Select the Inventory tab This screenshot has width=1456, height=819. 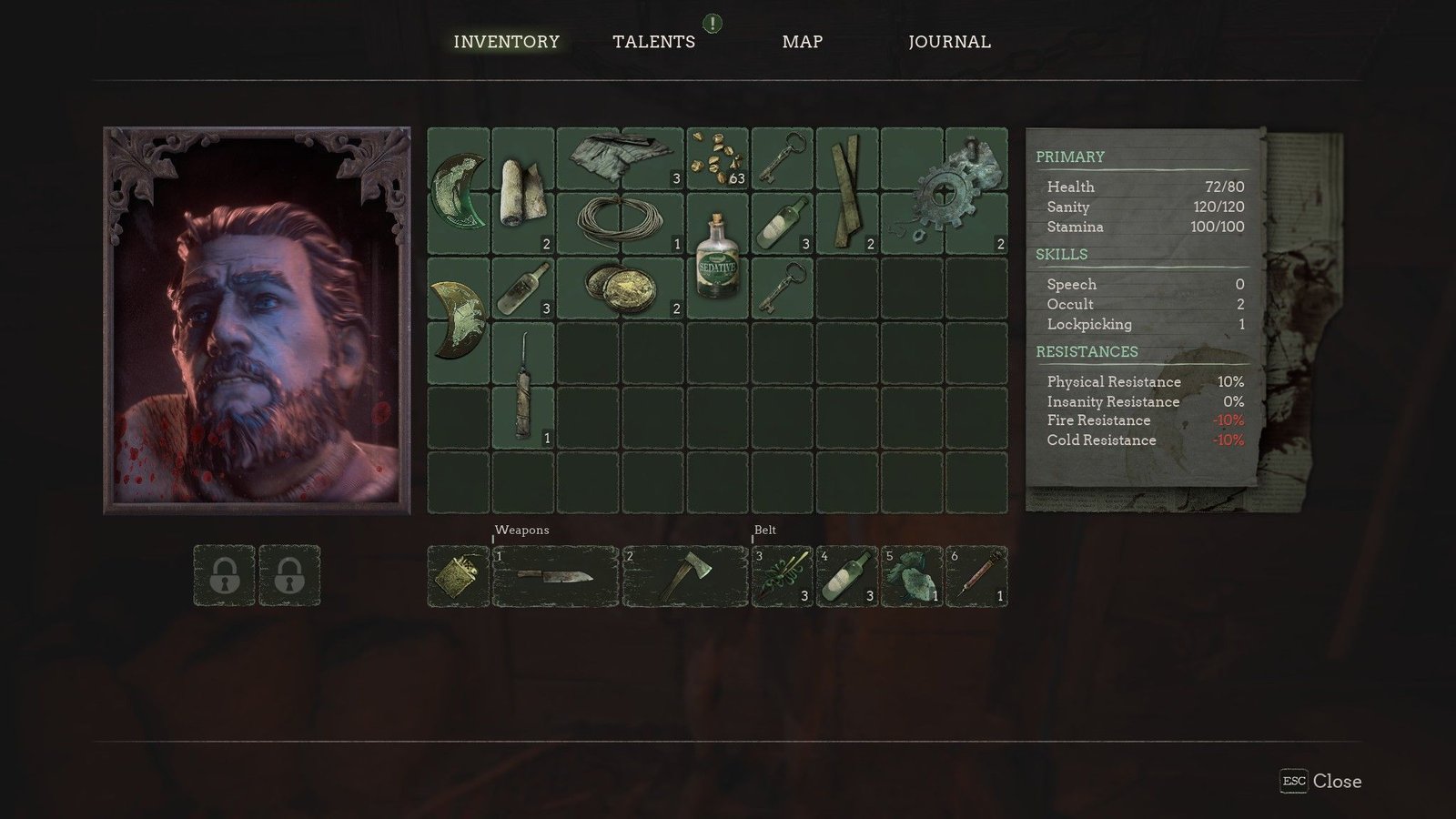(506, 42)
